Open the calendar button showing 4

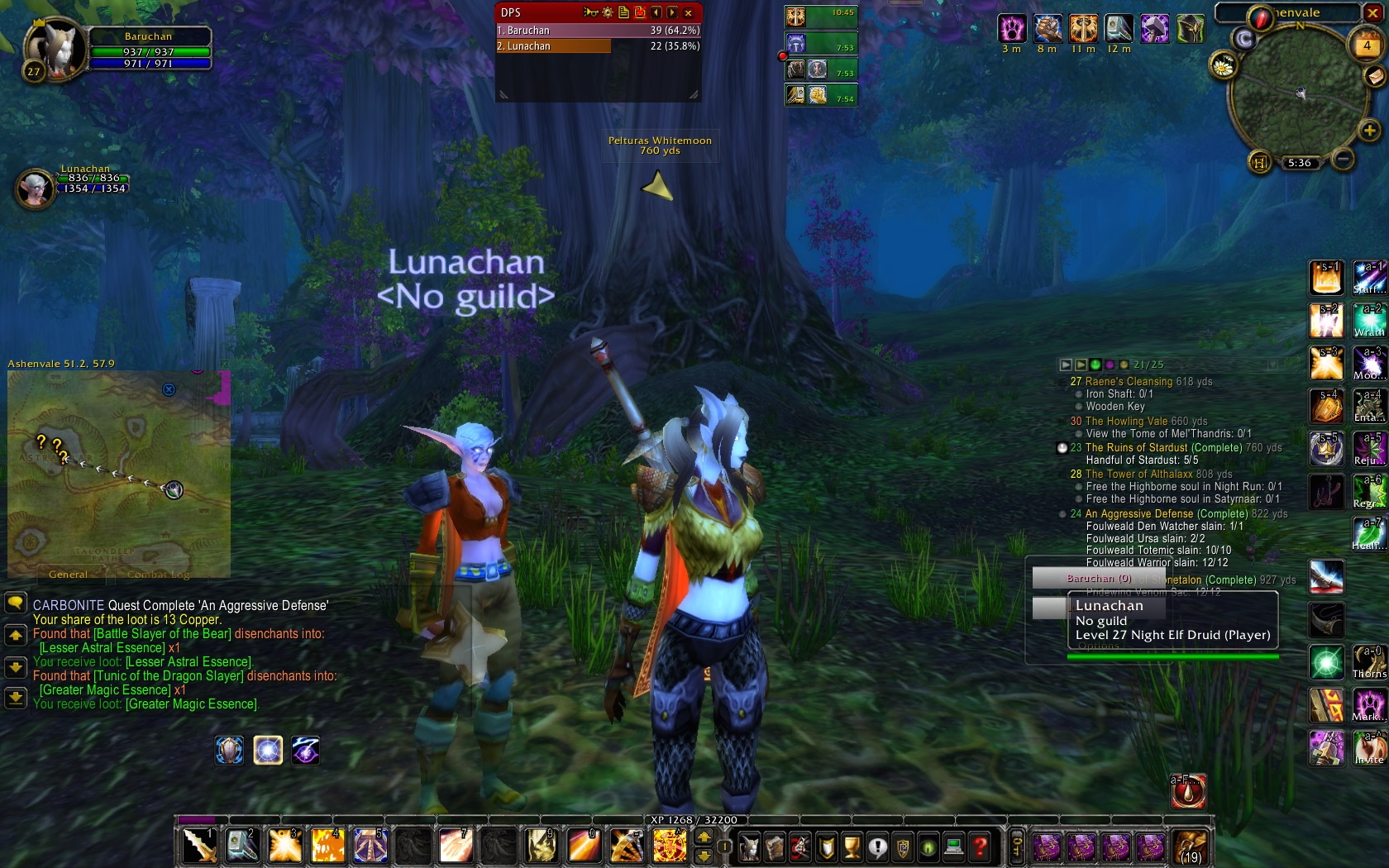click(1367, 45)
